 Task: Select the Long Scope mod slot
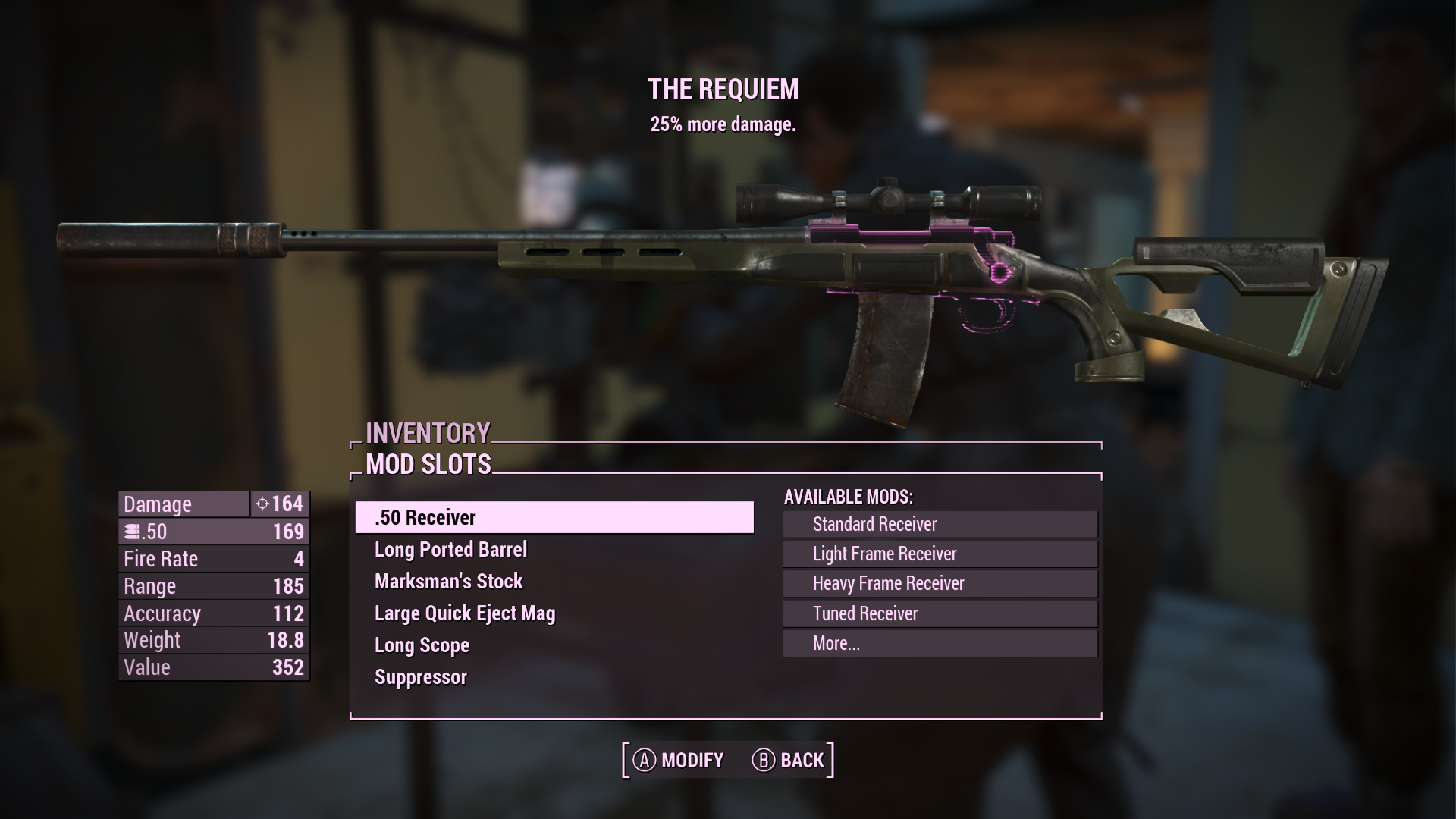click(422, 645)
